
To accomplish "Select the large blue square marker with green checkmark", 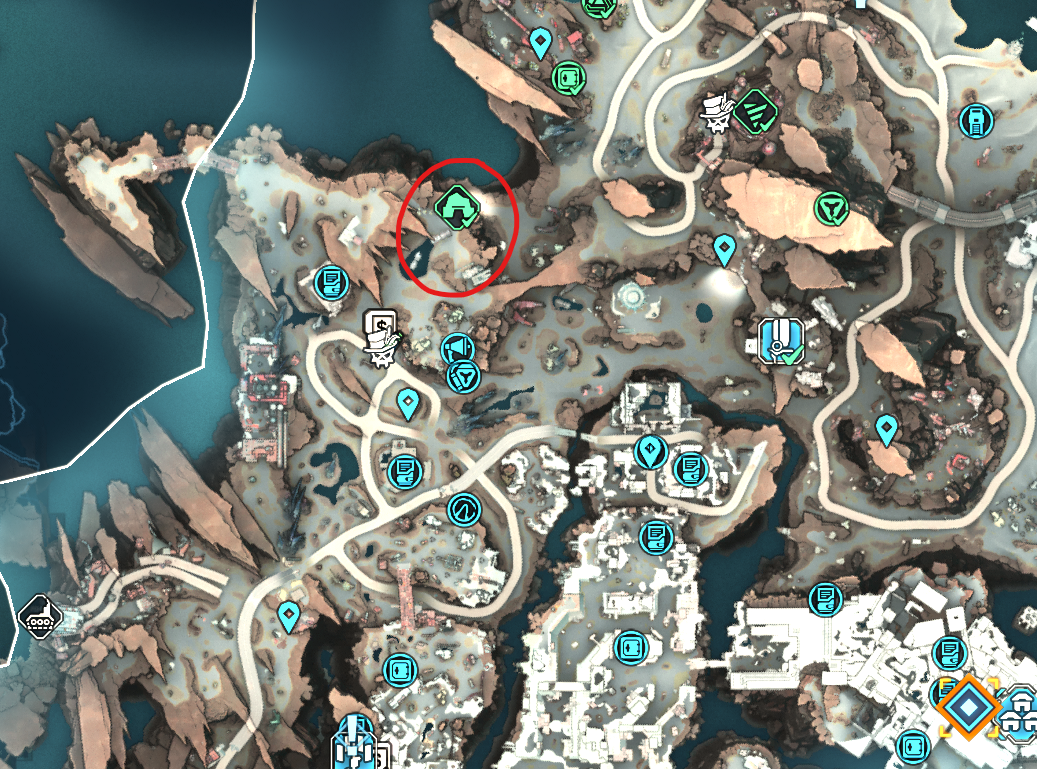I will (x=779, y=340).
